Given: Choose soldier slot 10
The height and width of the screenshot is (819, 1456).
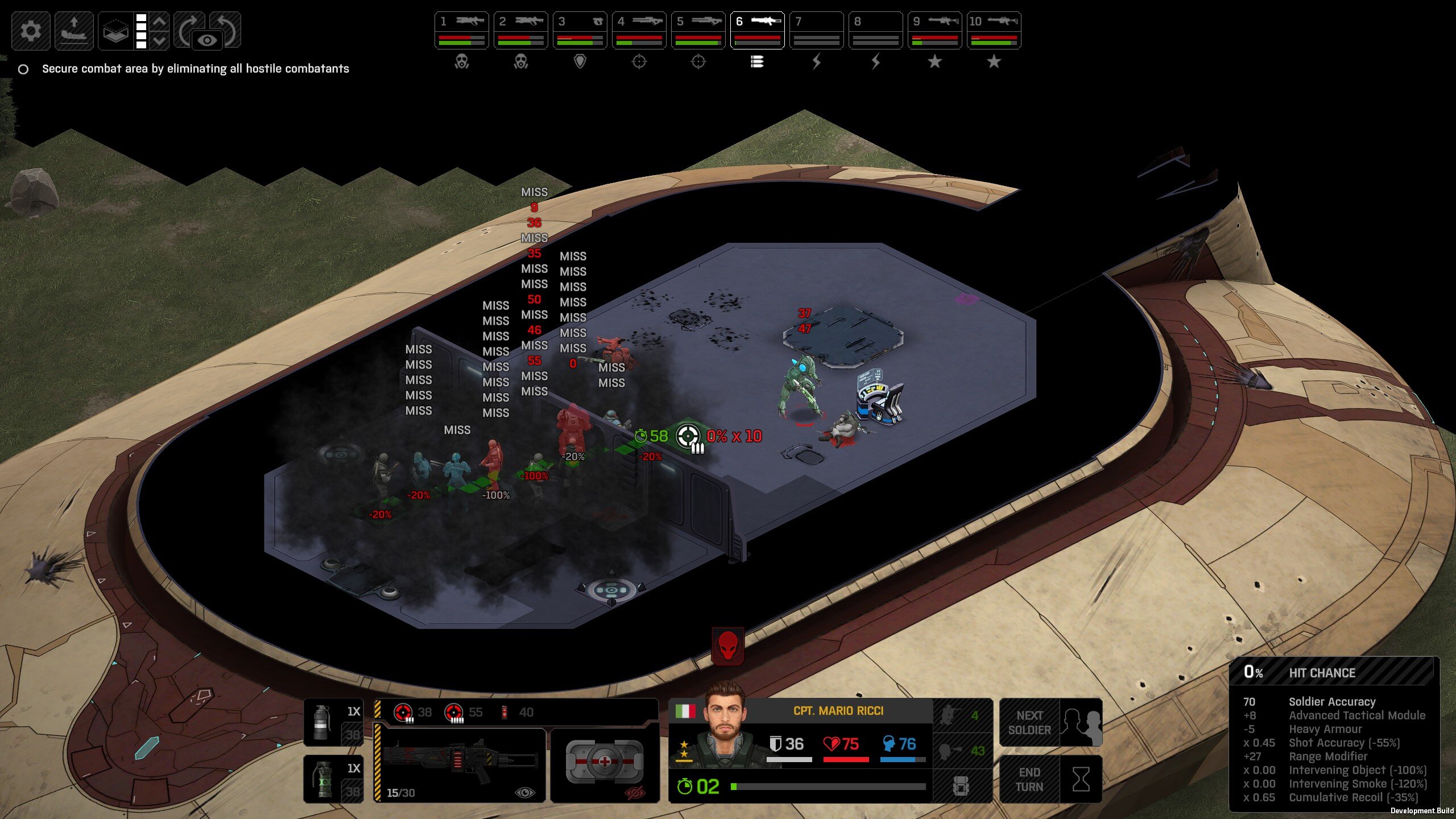Looking at the screenshot, I should 994,30.
